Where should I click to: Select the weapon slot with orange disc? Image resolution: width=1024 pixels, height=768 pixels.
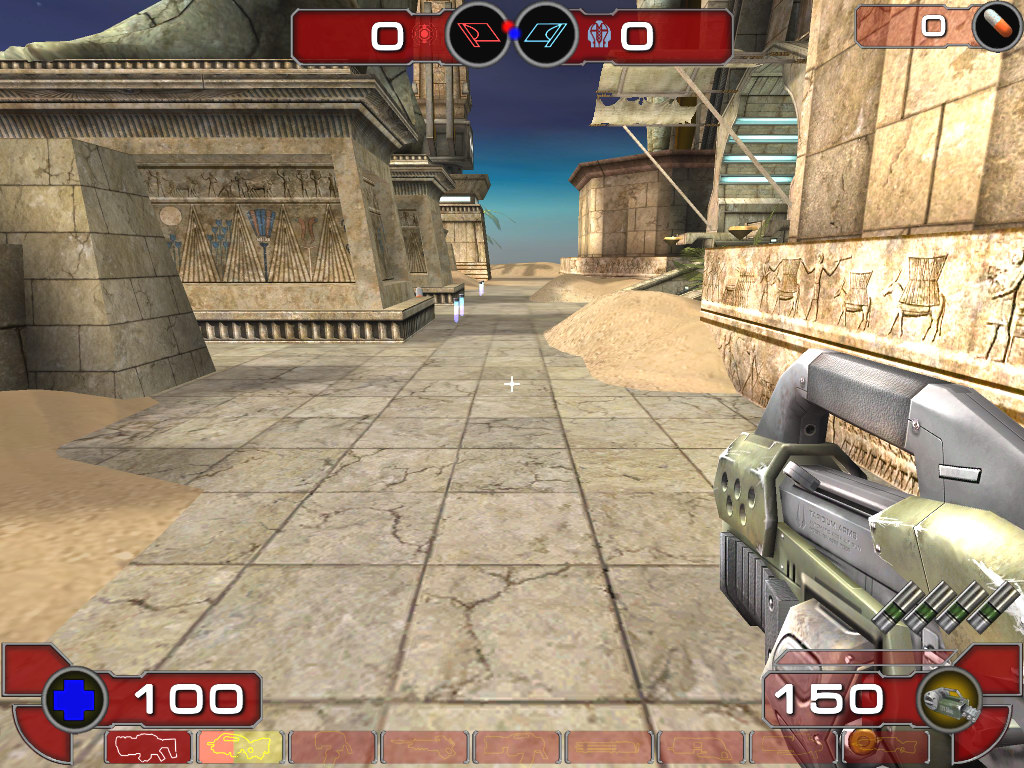884,747
